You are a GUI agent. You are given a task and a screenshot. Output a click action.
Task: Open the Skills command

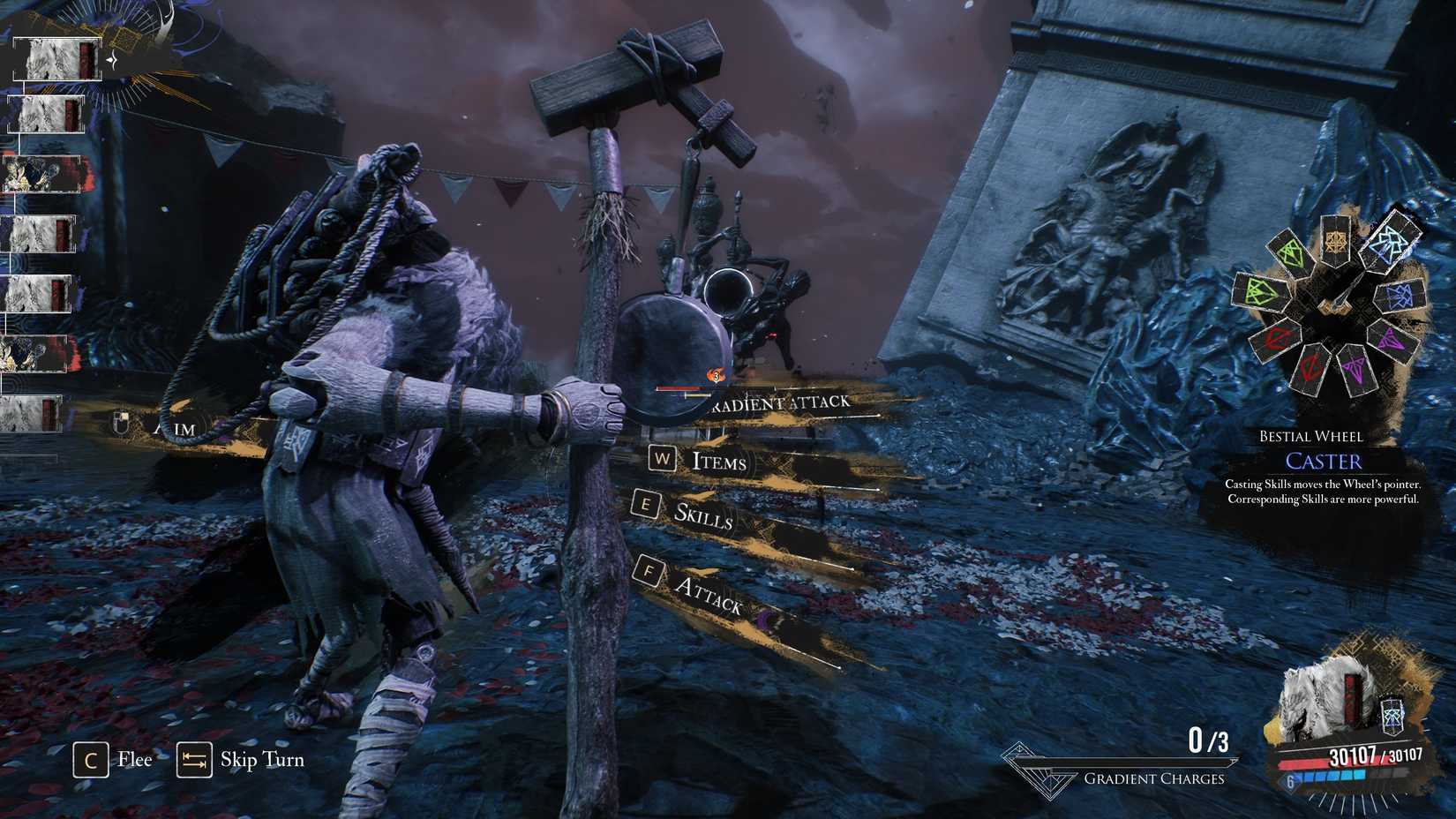(x=702, y=515)
